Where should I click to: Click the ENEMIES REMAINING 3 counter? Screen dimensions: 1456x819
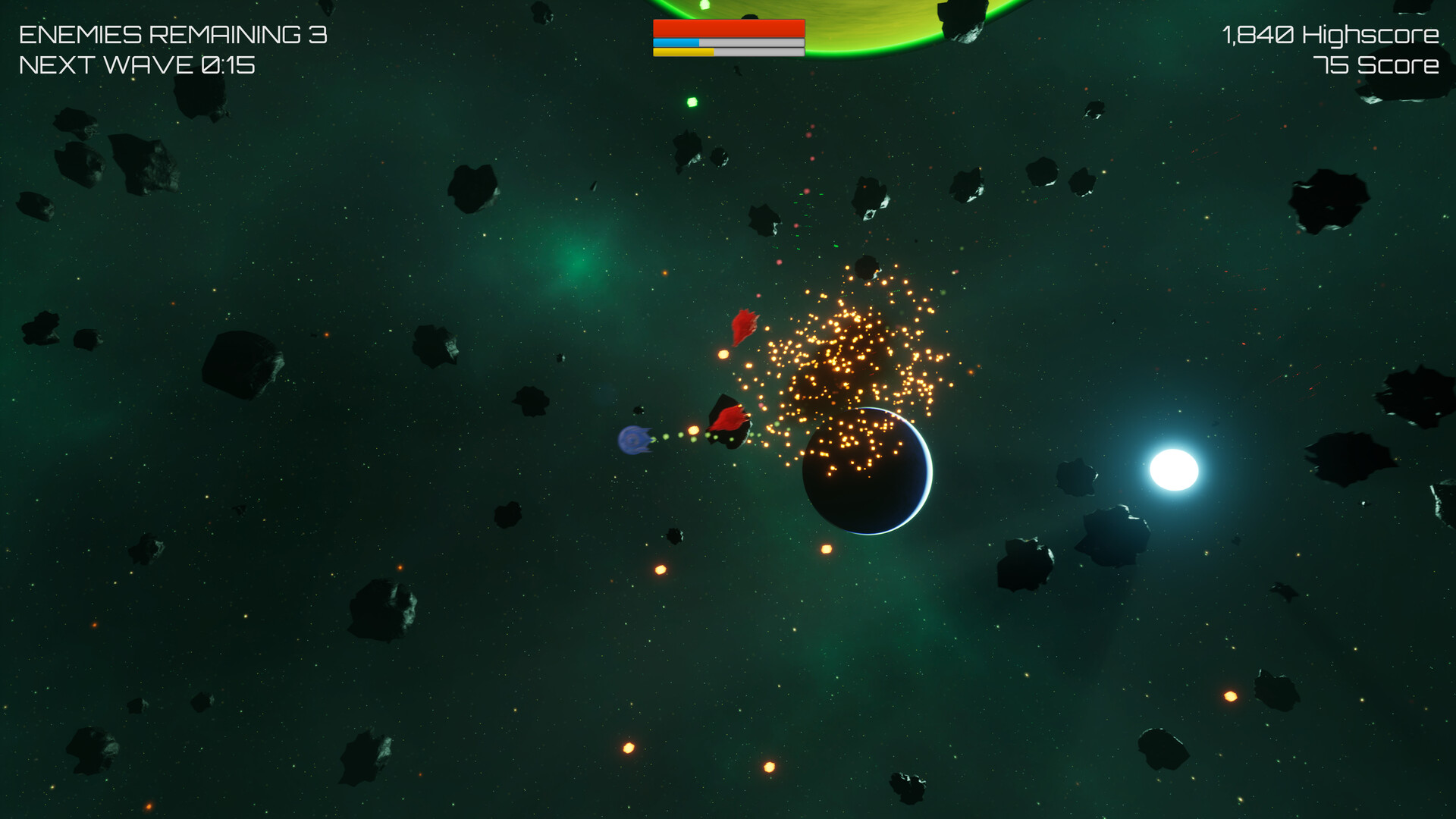click(173, 34)
